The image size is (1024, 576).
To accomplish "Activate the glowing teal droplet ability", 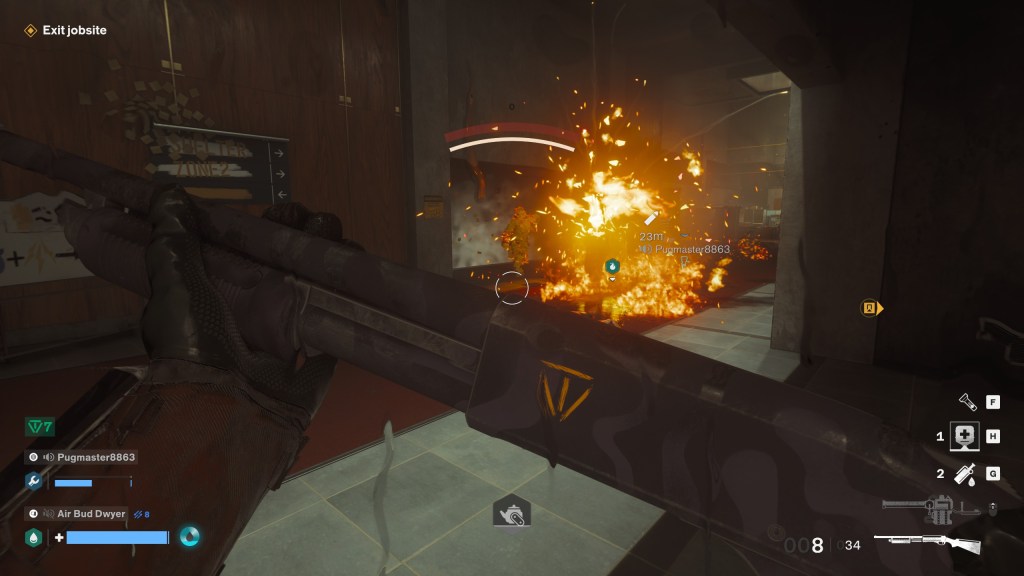I will [x=190, y=537].
